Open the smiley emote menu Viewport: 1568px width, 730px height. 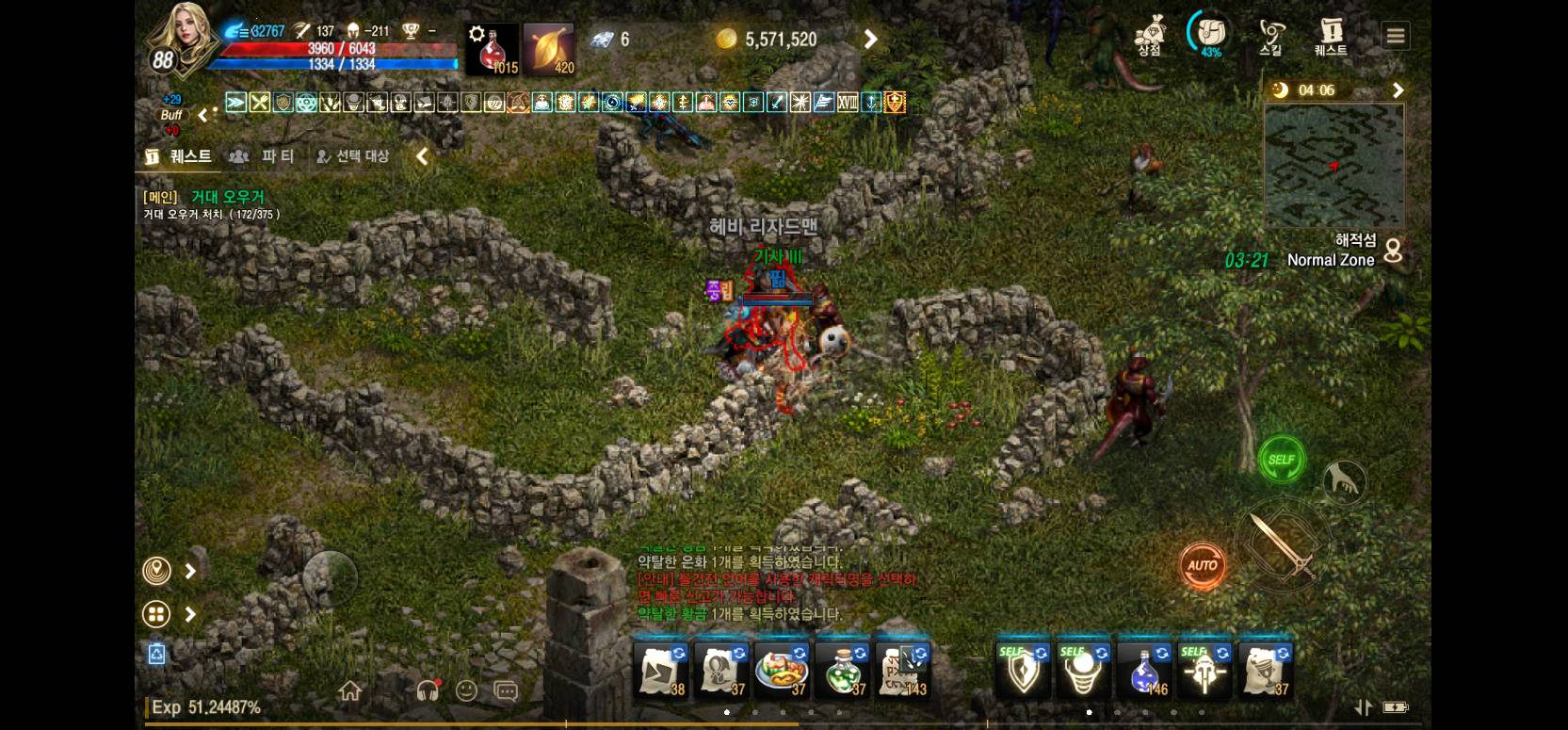[466, 691]
